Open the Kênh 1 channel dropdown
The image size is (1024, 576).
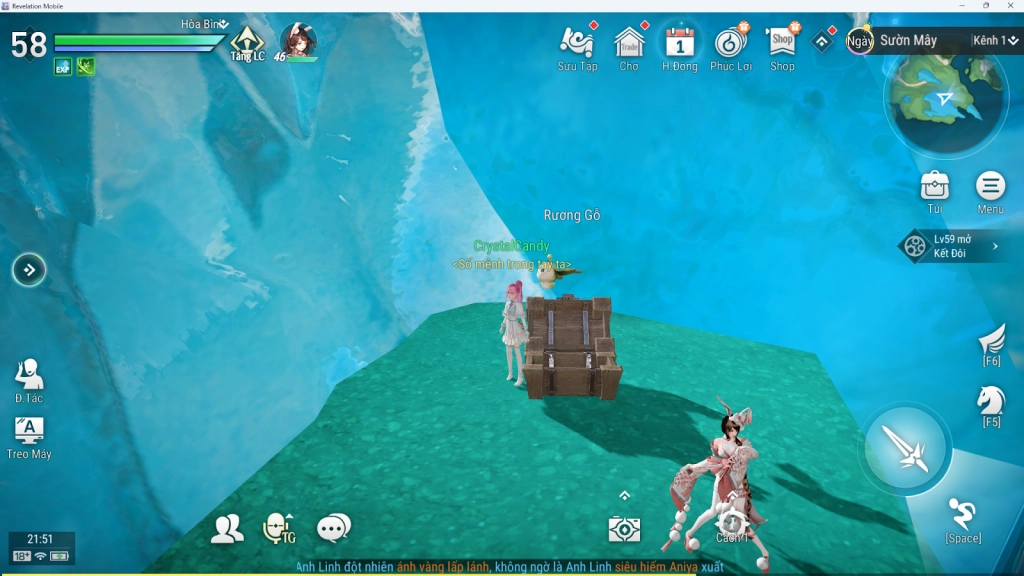(x=996, y=41)
